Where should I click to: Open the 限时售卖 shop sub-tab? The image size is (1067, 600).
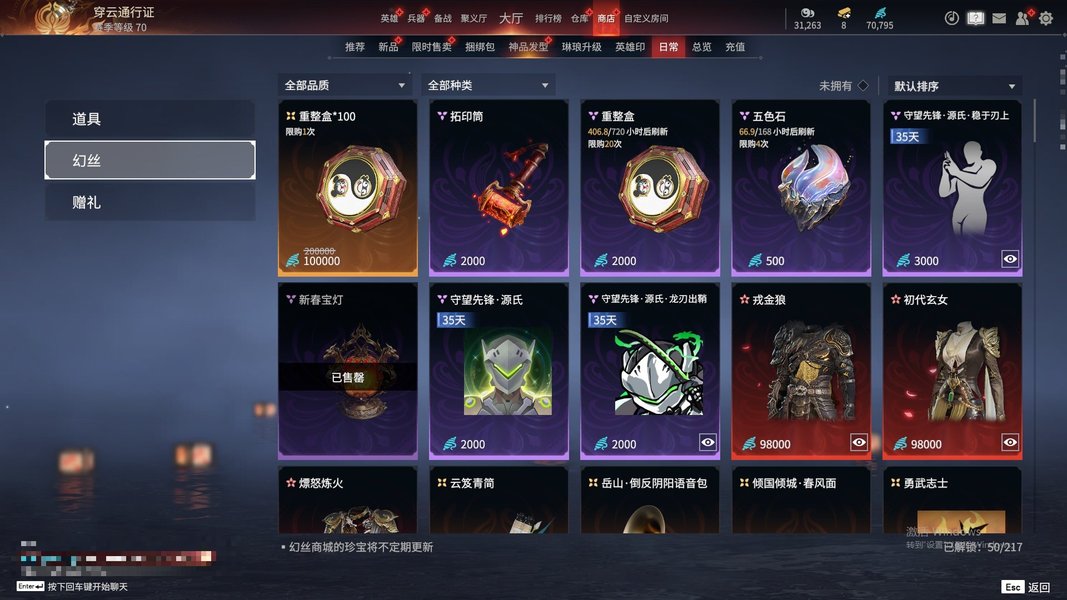coord(431,47)
